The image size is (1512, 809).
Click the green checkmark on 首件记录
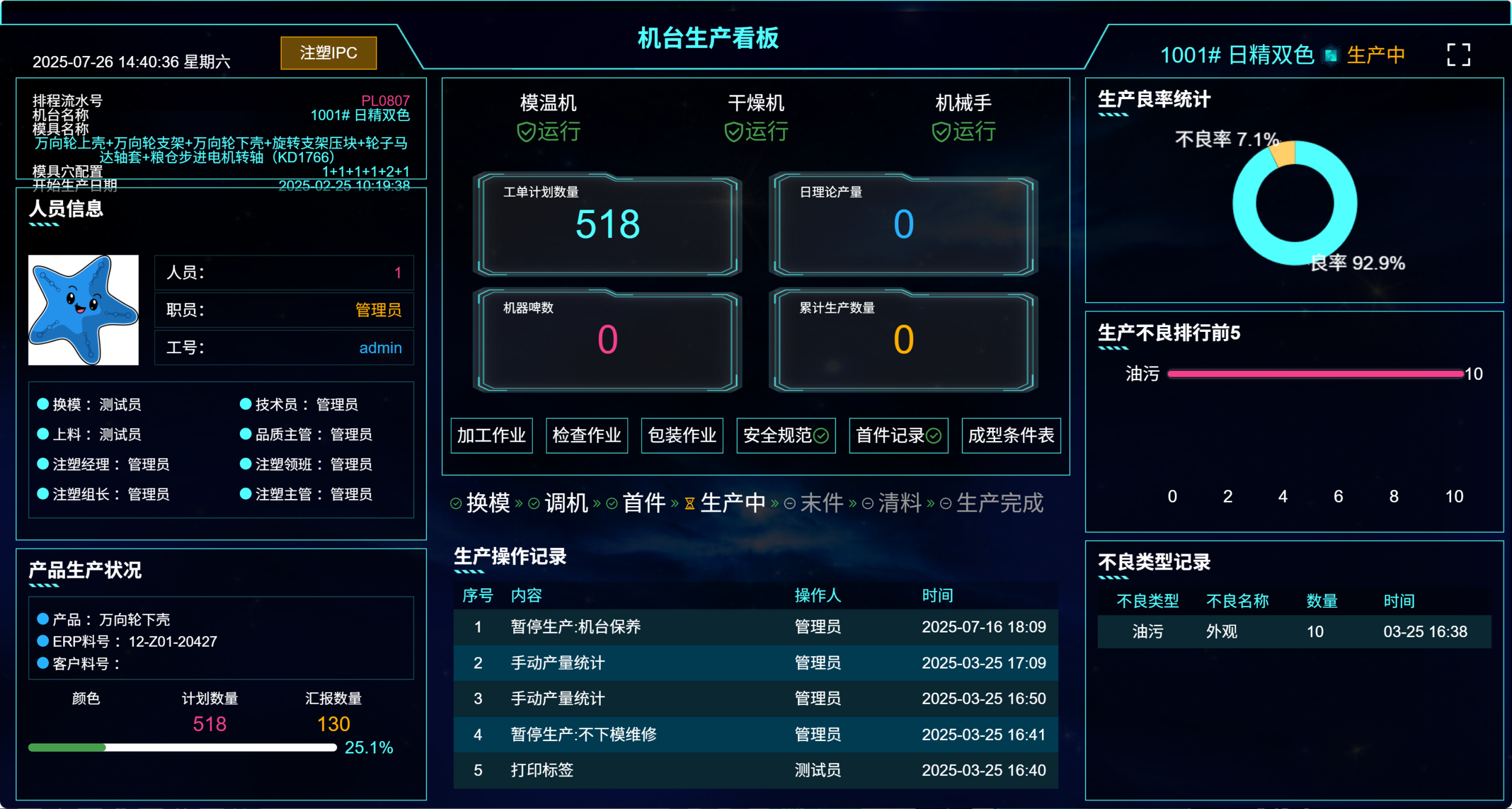(x=934, y=435)
